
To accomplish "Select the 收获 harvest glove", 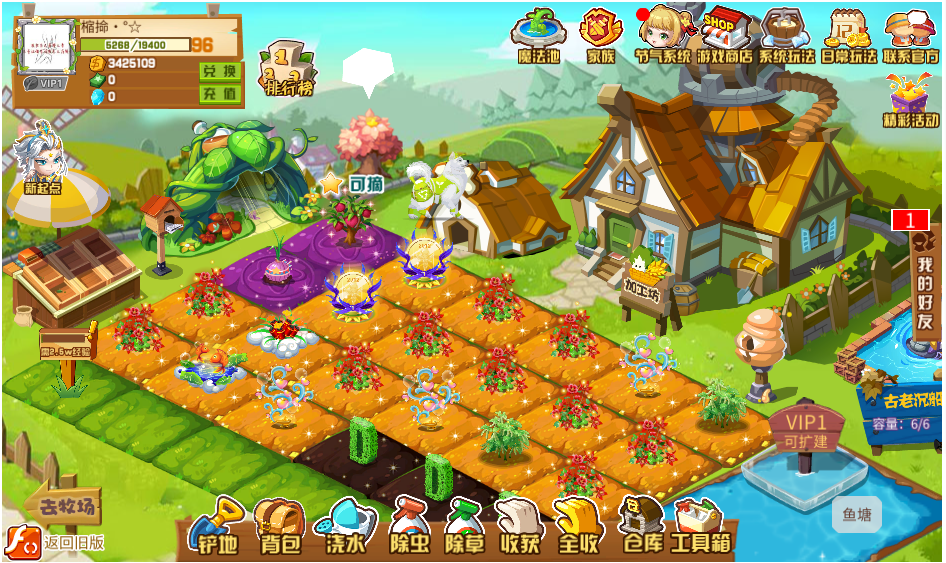I will click(x=520, y=527).
